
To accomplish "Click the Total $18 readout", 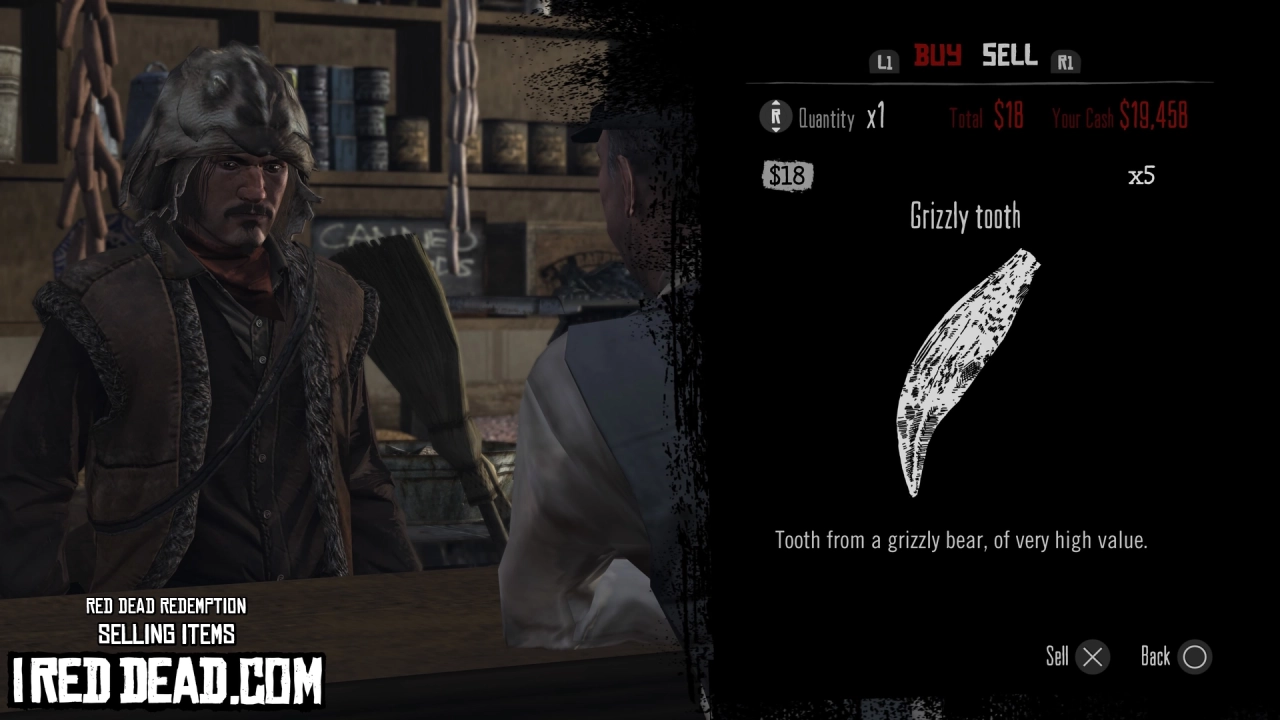I will 985,117.
